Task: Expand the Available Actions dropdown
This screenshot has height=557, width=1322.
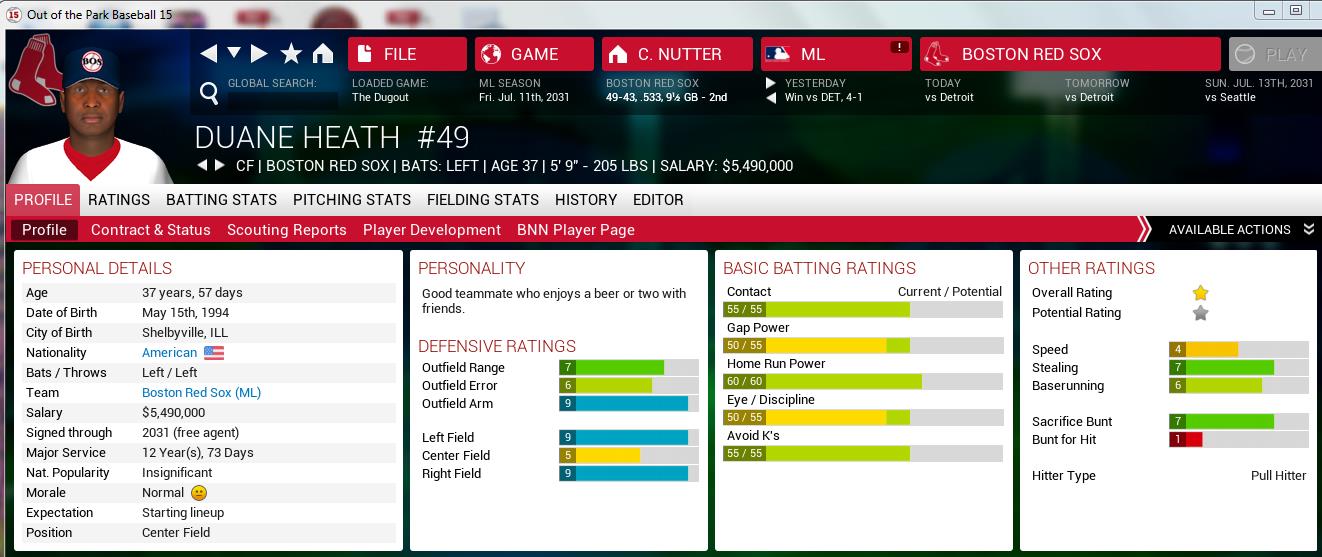Action: click(1240, 230)
